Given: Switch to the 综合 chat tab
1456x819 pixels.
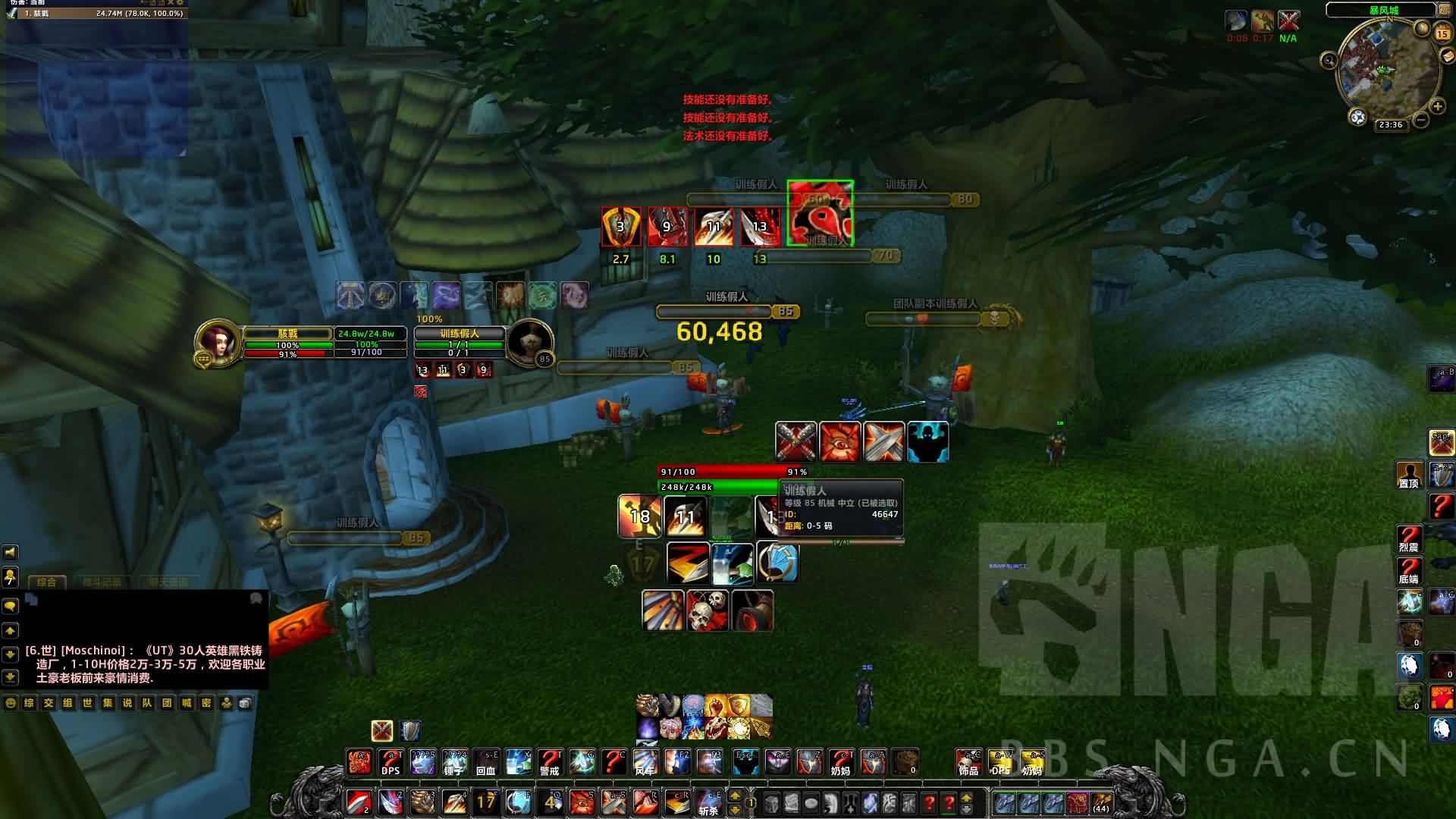Looking at the screenshot, I should click(x=46, y=582).
